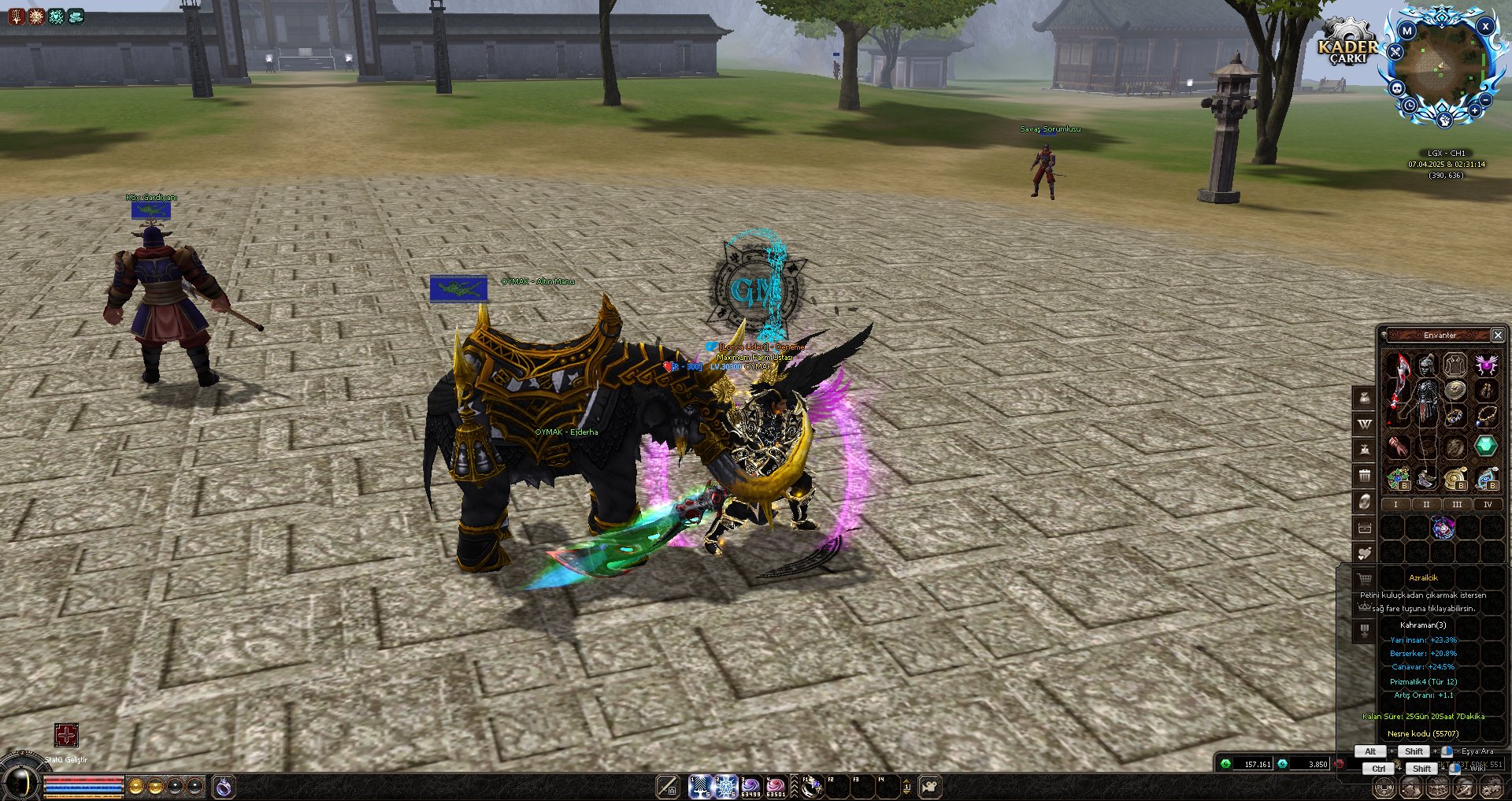Image resolution: width=1512 pixels, height=801 pixels.
Task: Switch to inventory page IV
Action: click(1487, 505)
